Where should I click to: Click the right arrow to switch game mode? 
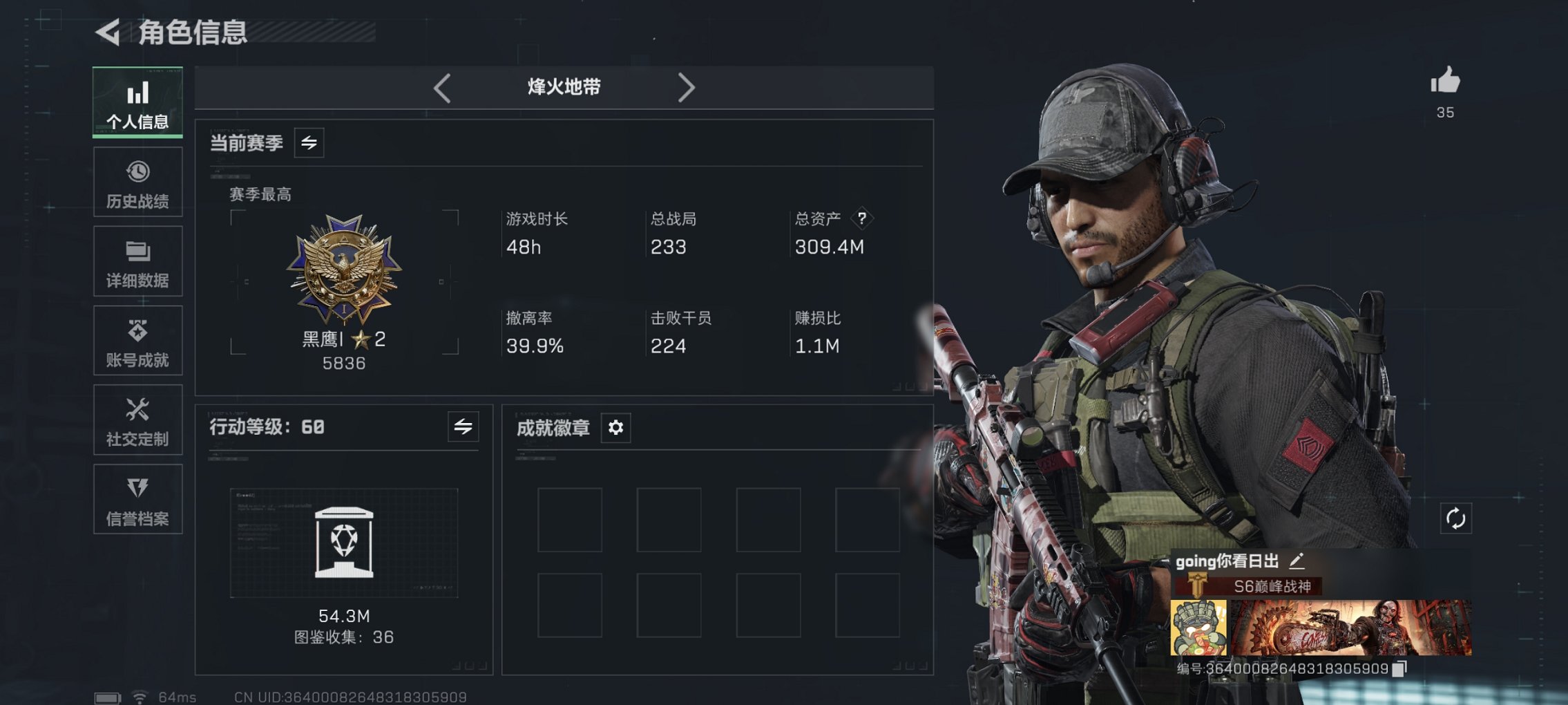(687, 87)
